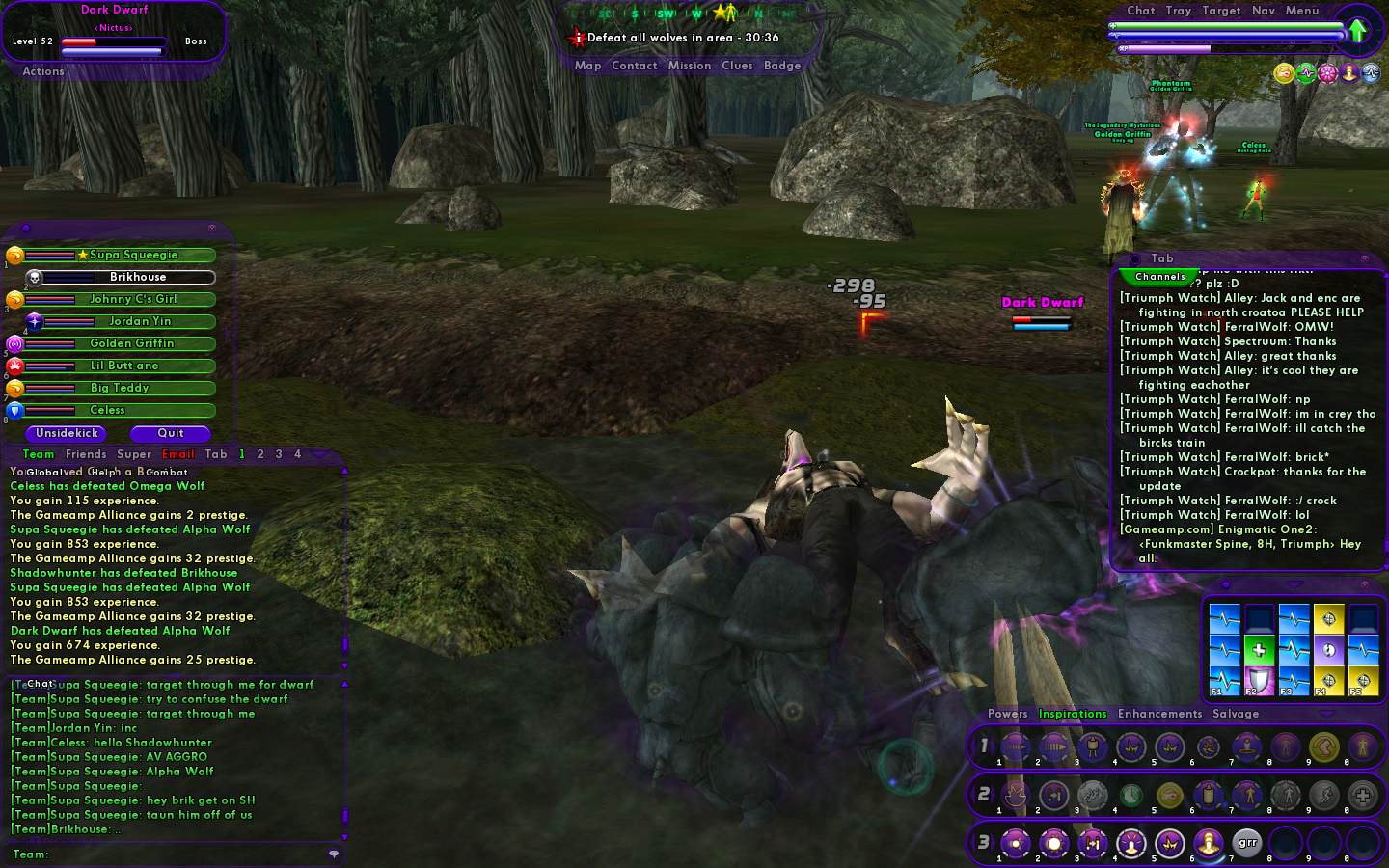Screen dimensions: 1389x868
Task: Open the Contact list
Action: tap(634, 66)
